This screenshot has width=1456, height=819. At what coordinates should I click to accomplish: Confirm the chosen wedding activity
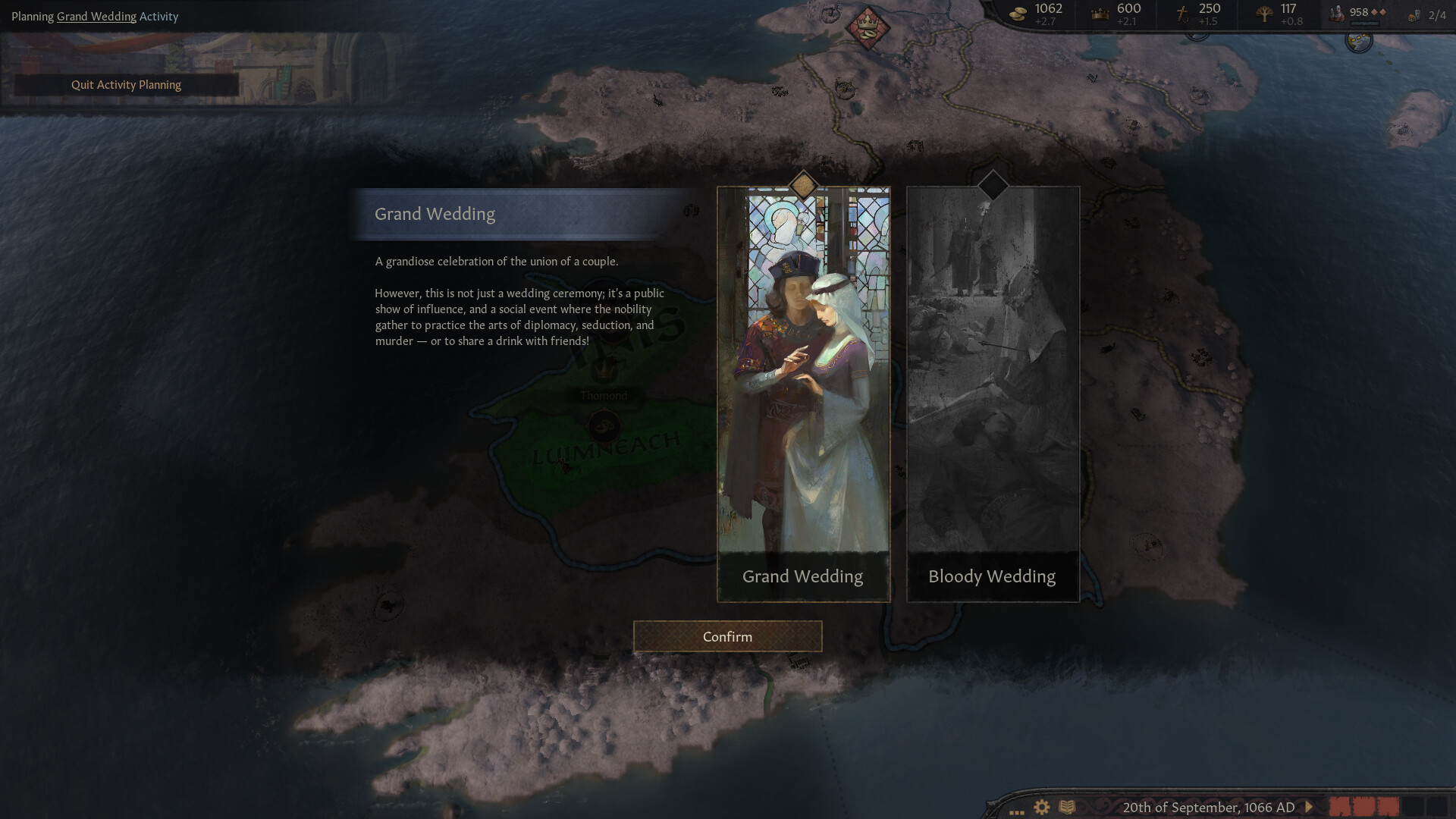point(726,636)
